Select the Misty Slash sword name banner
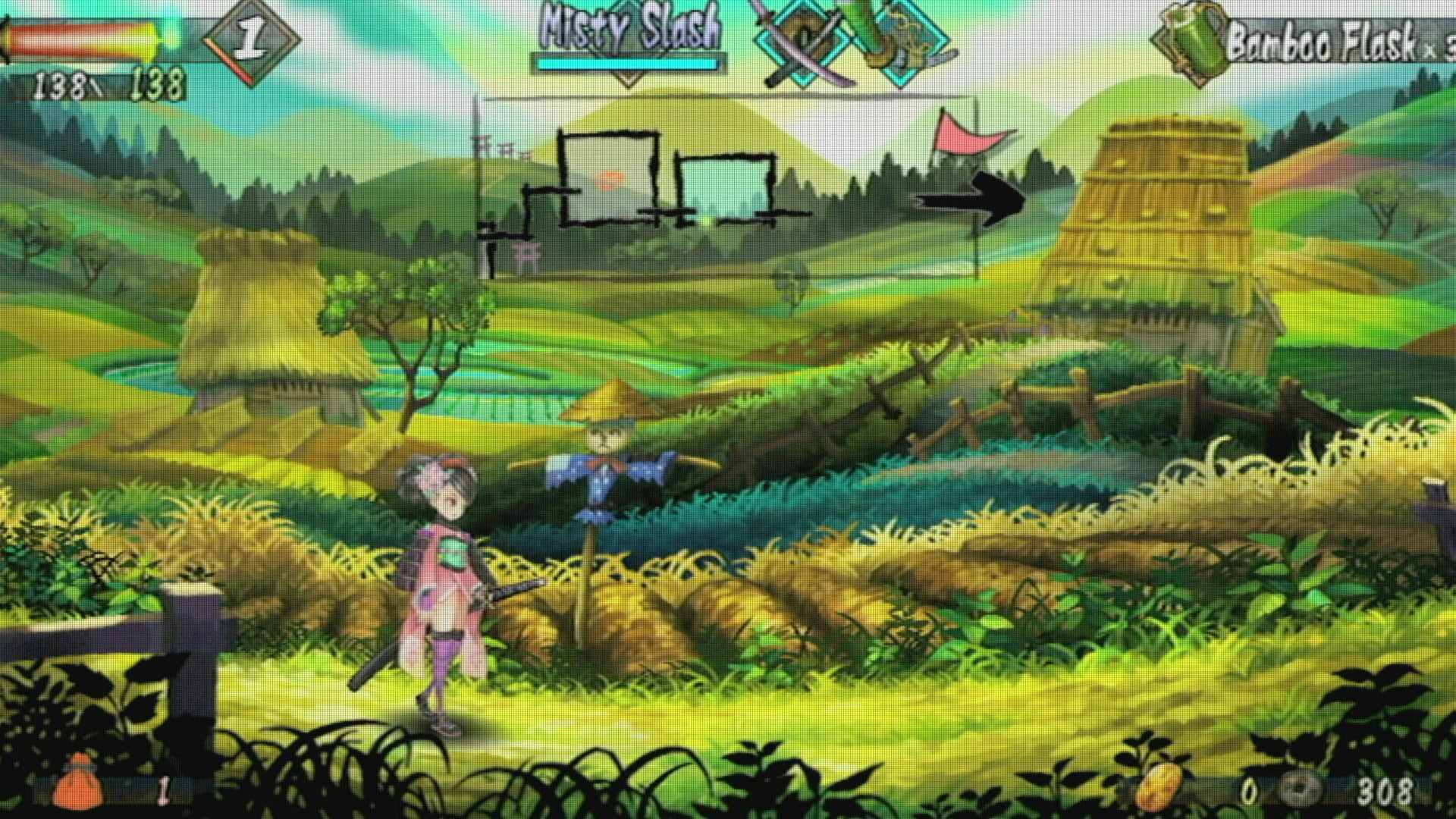Viewport: 1456px width, 819px height. coord(629,29)
